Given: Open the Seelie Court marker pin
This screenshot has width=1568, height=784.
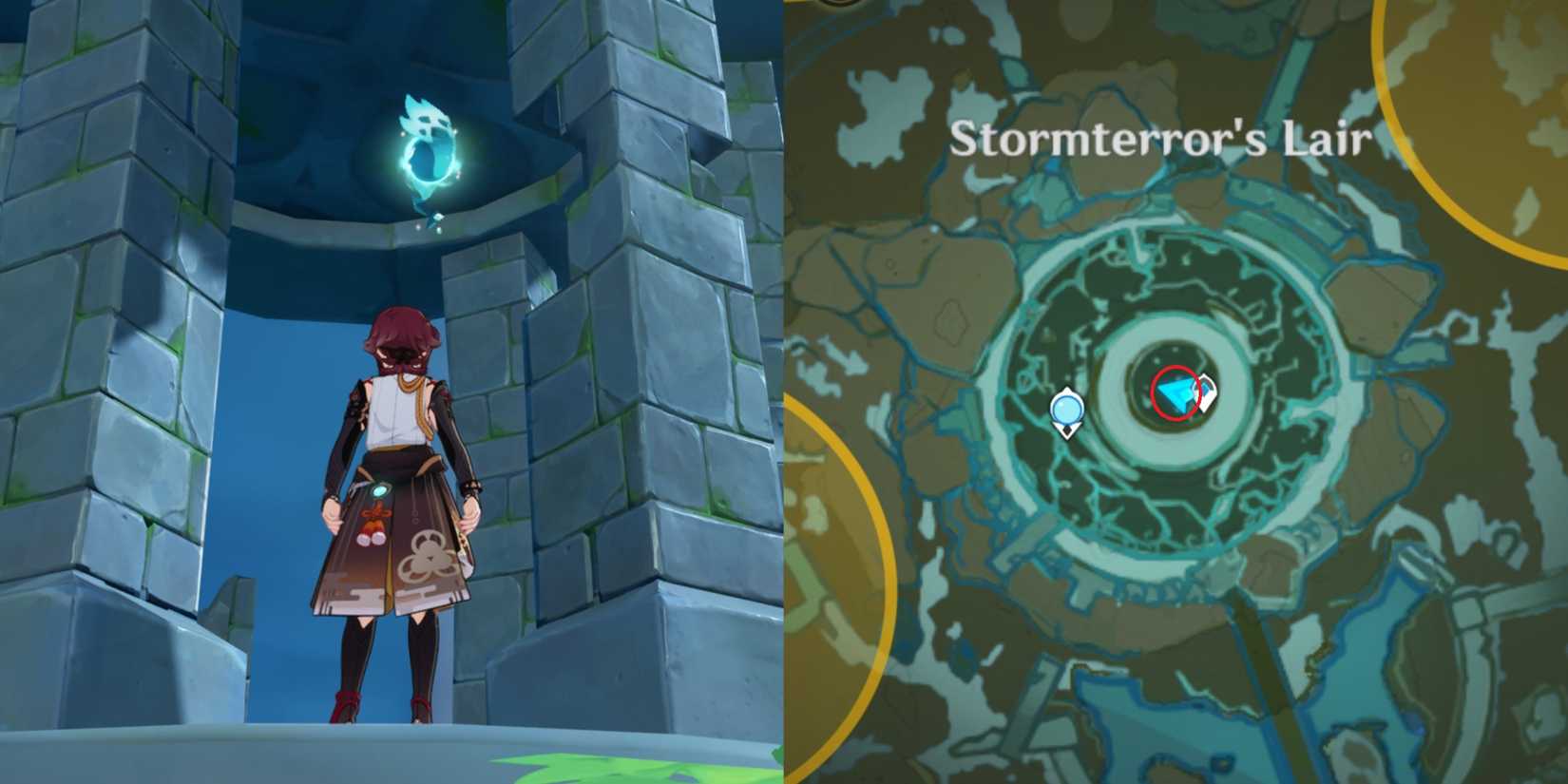Looking at the screenshot, I should [x=1068, y=410].
